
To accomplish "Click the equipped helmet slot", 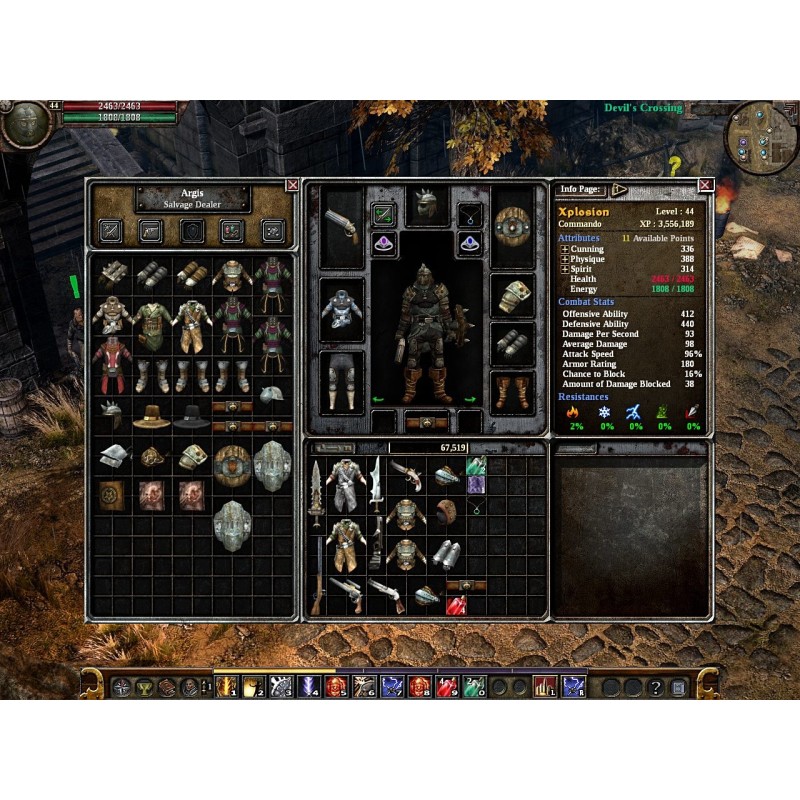I will coord(427,207).
